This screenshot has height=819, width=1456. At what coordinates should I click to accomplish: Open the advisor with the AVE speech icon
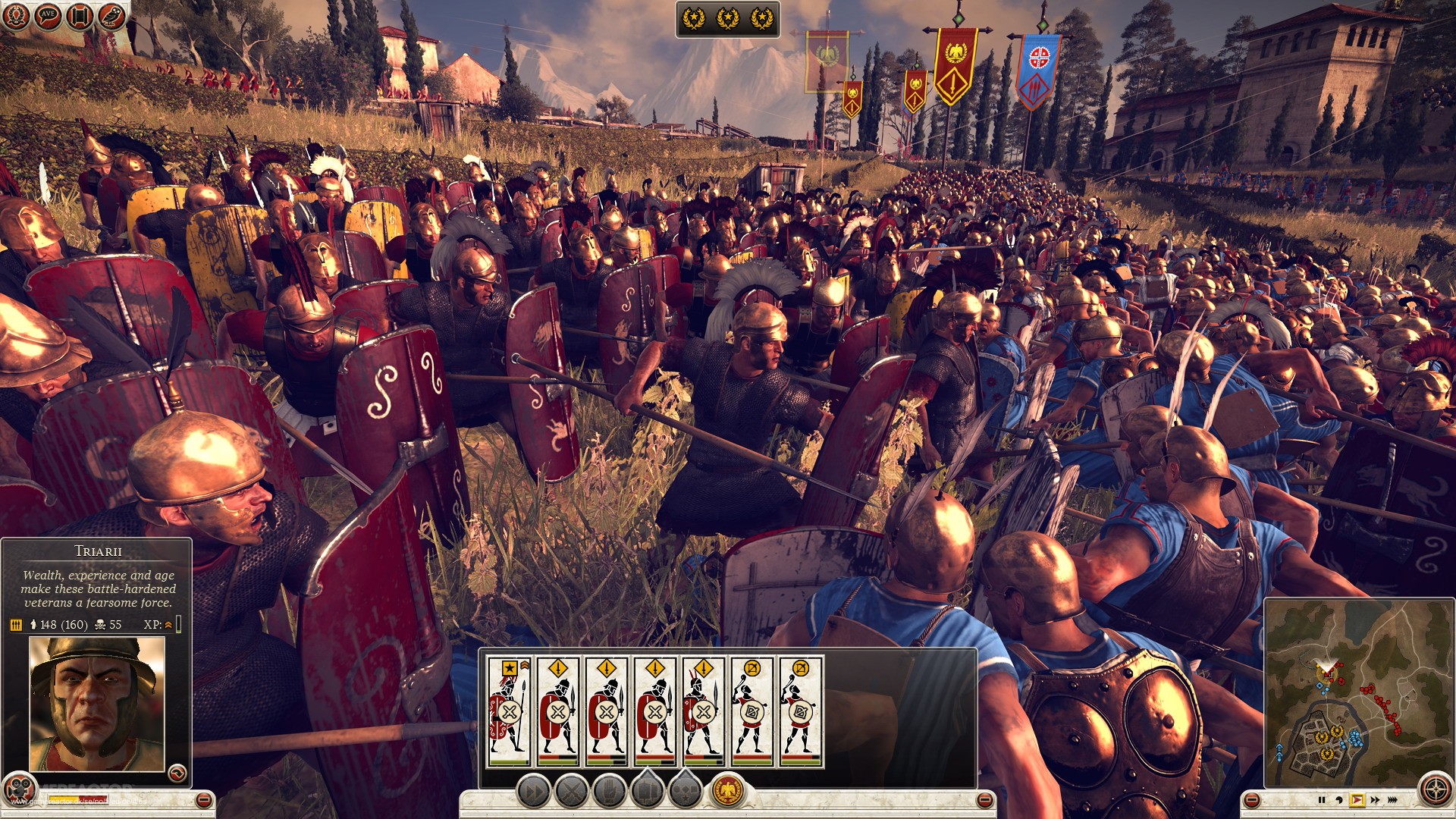47,14
